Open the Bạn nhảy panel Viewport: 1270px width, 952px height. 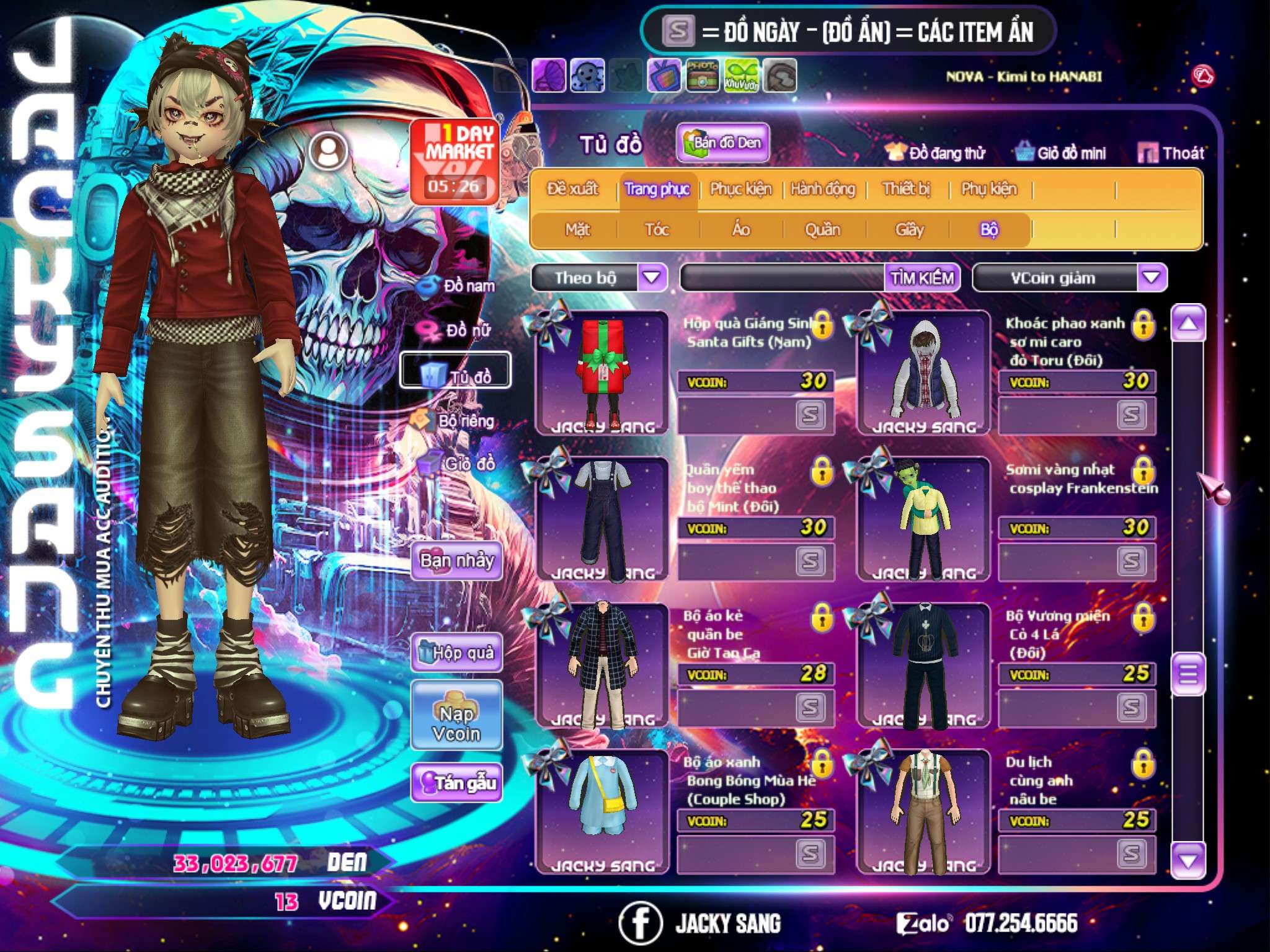pos(456,560)
